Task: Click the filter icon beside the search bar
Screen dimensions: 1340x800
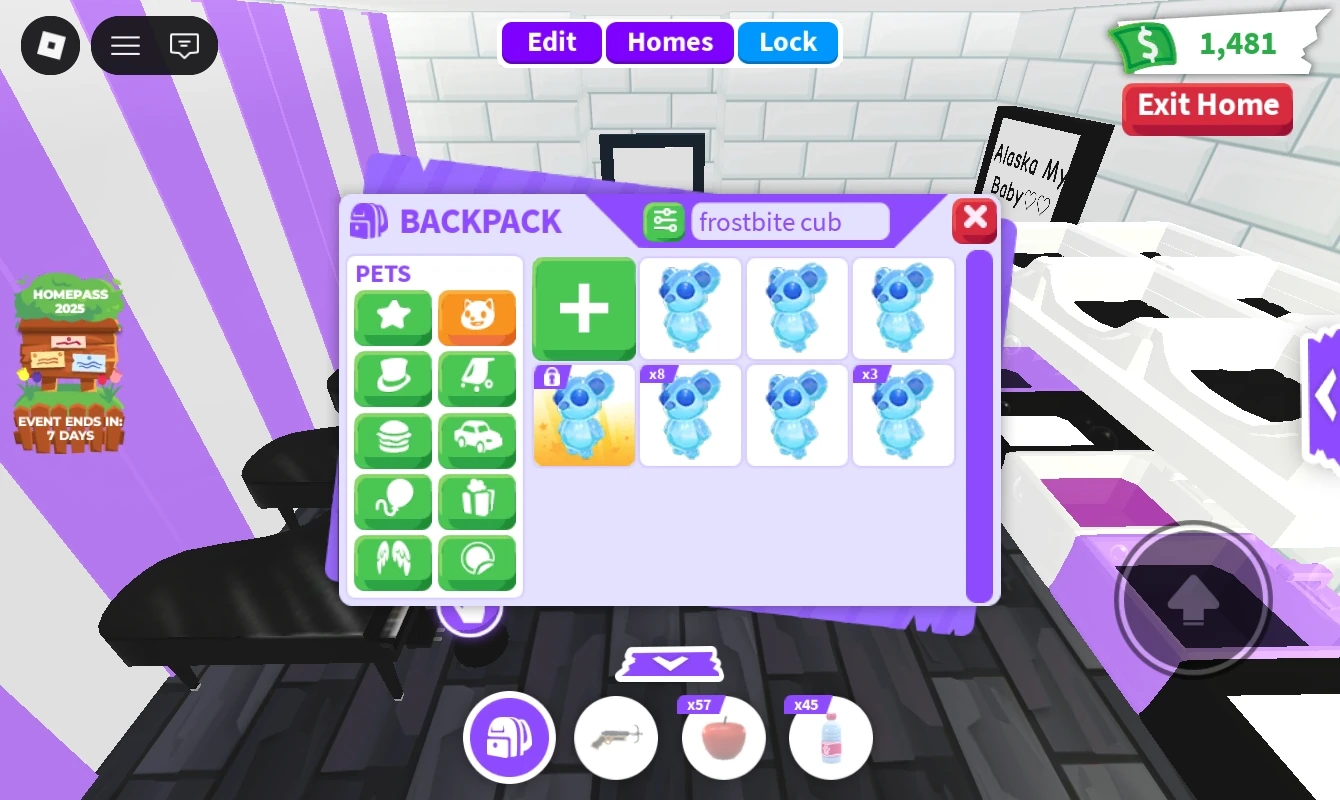Action: pos(664,221)
